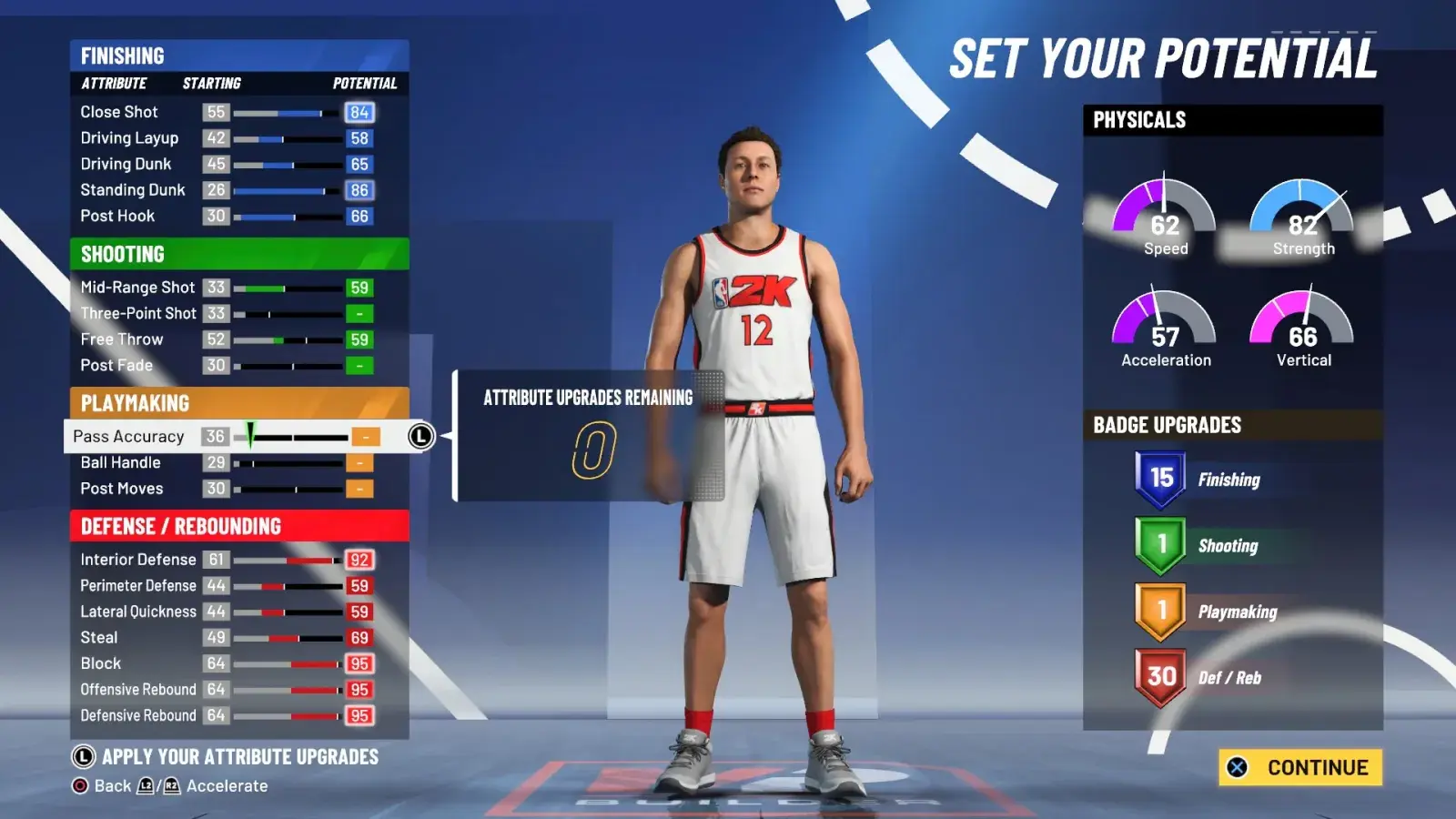The height and width of the screenshot is (819, 1456).
Task: Select the Lateral Quickness attribute row
Action: coord(227,612)
